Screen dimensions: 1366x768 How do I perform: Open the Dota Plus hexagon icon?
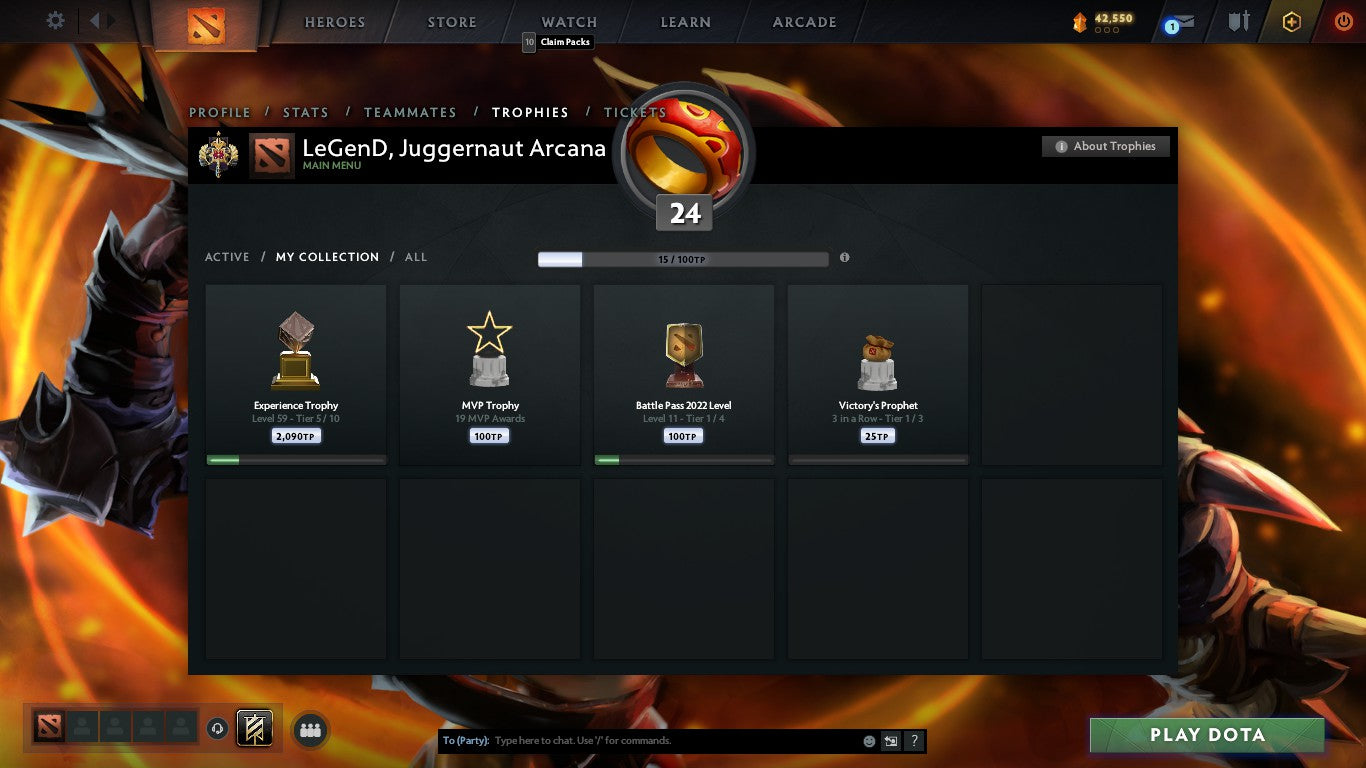[x=1291, y=19]
